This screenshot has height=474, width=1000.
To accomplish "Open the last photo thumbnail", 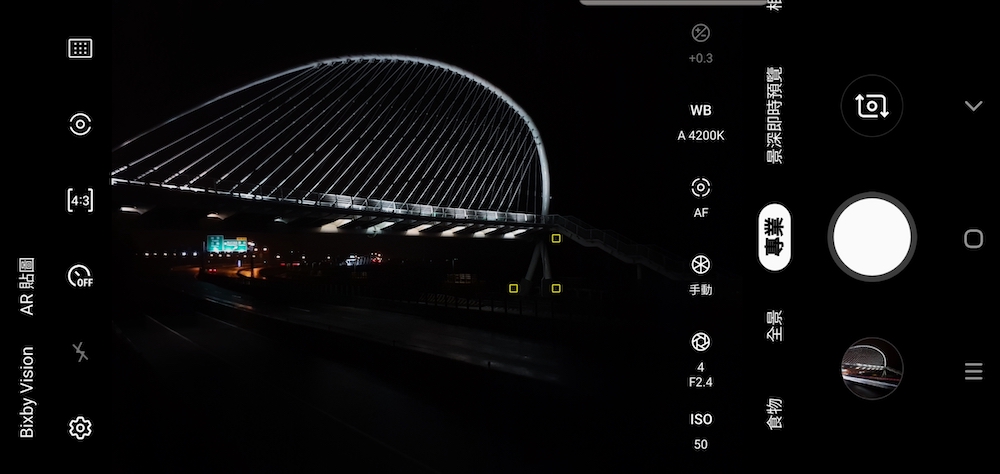I will 872,368.
